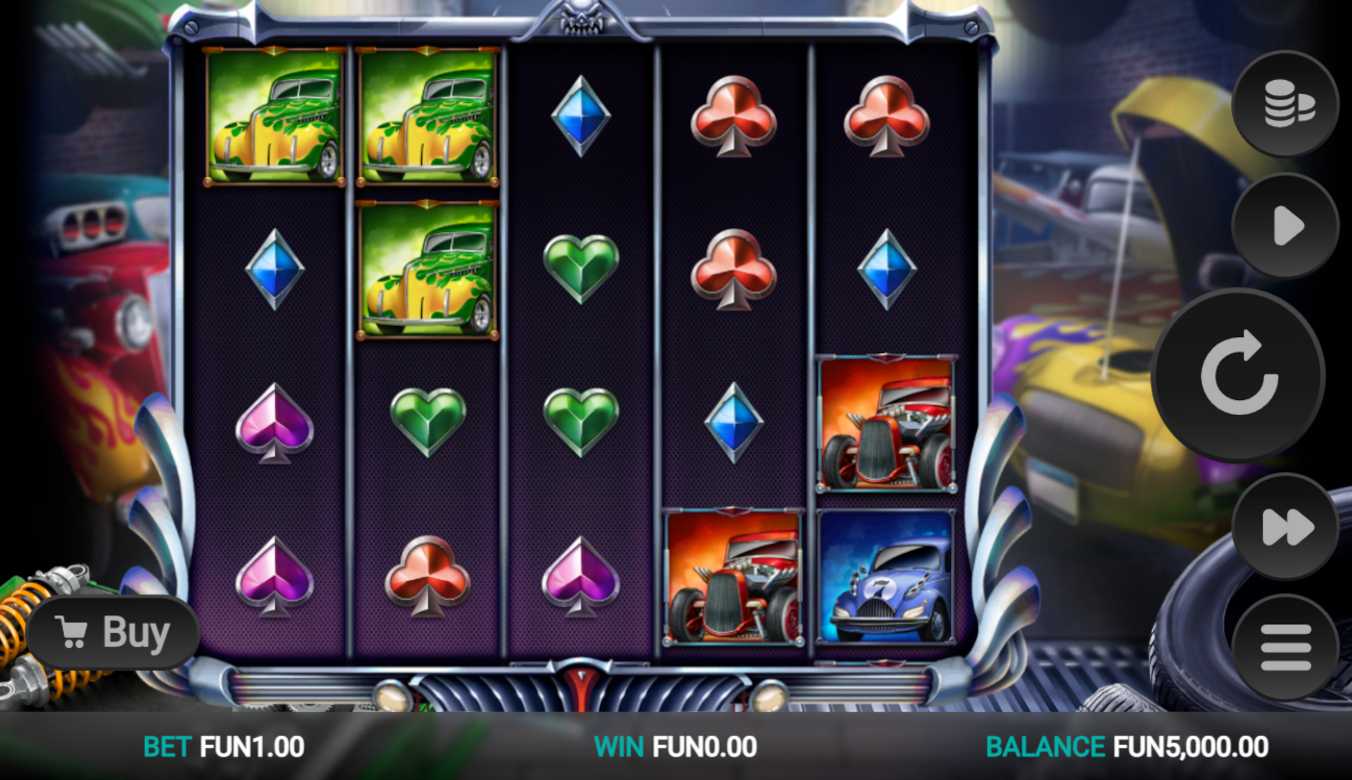Open the hamburger menu
The height and width of the screenshot is (780, 1352).
pyautogui.click(x=1285, y=647)
